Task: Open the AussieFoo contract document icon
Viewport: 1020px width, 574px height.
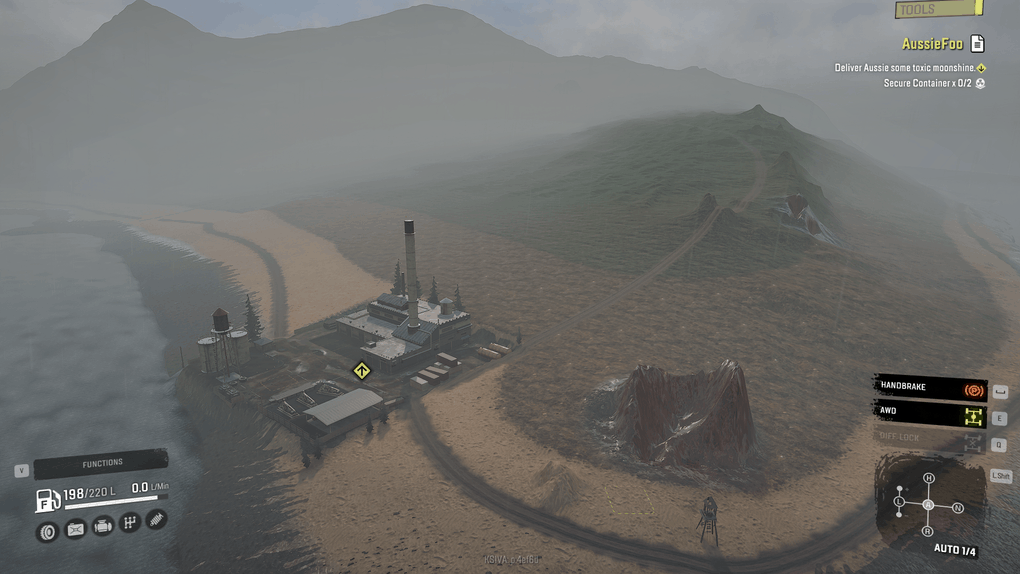Action: click(977, 44)
